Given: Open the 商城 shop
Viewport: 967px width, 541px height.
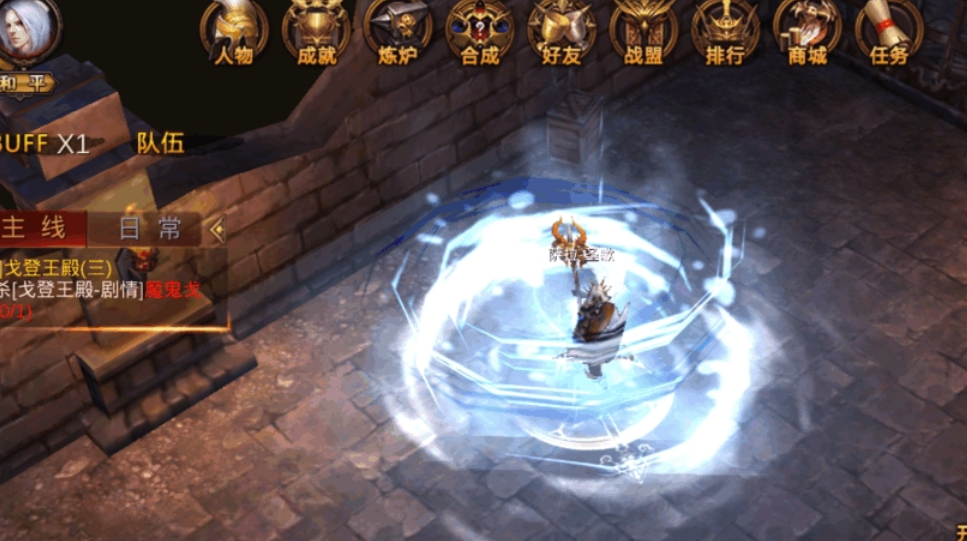Looking at the screenshot, I should 808,30.
